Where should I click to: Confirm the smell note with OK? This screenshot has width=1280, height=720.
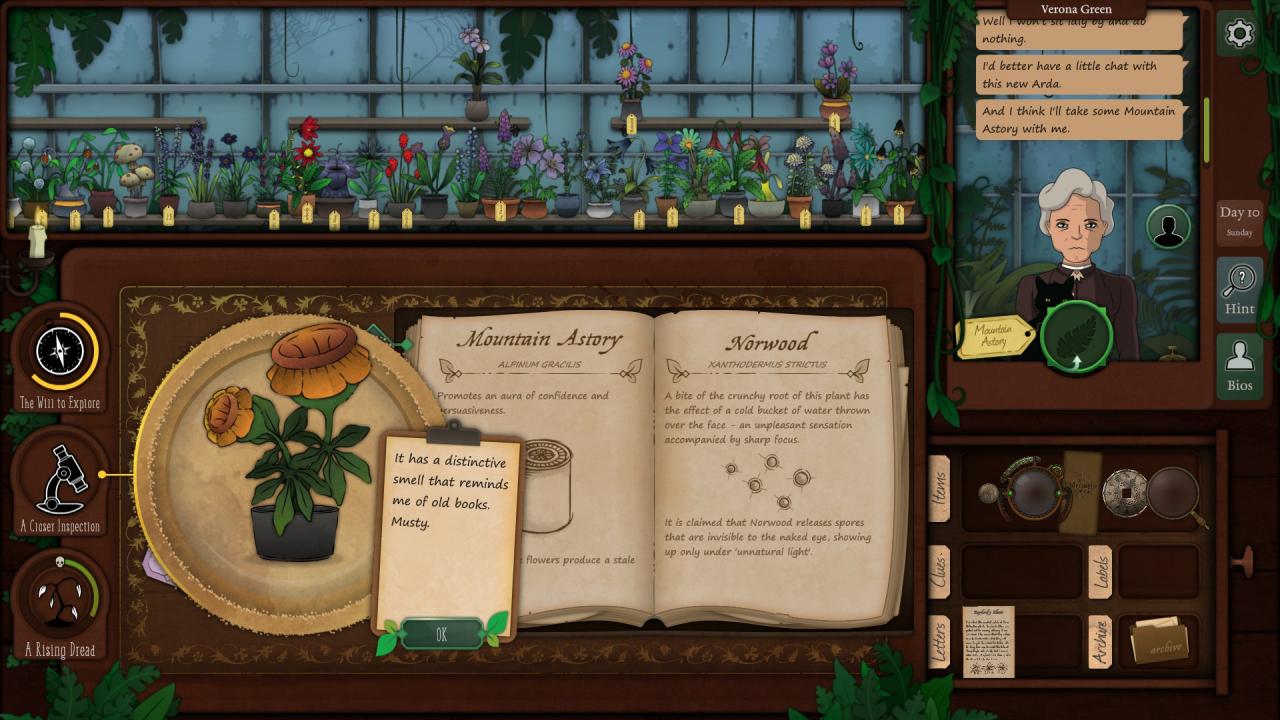tap(441, 634)
